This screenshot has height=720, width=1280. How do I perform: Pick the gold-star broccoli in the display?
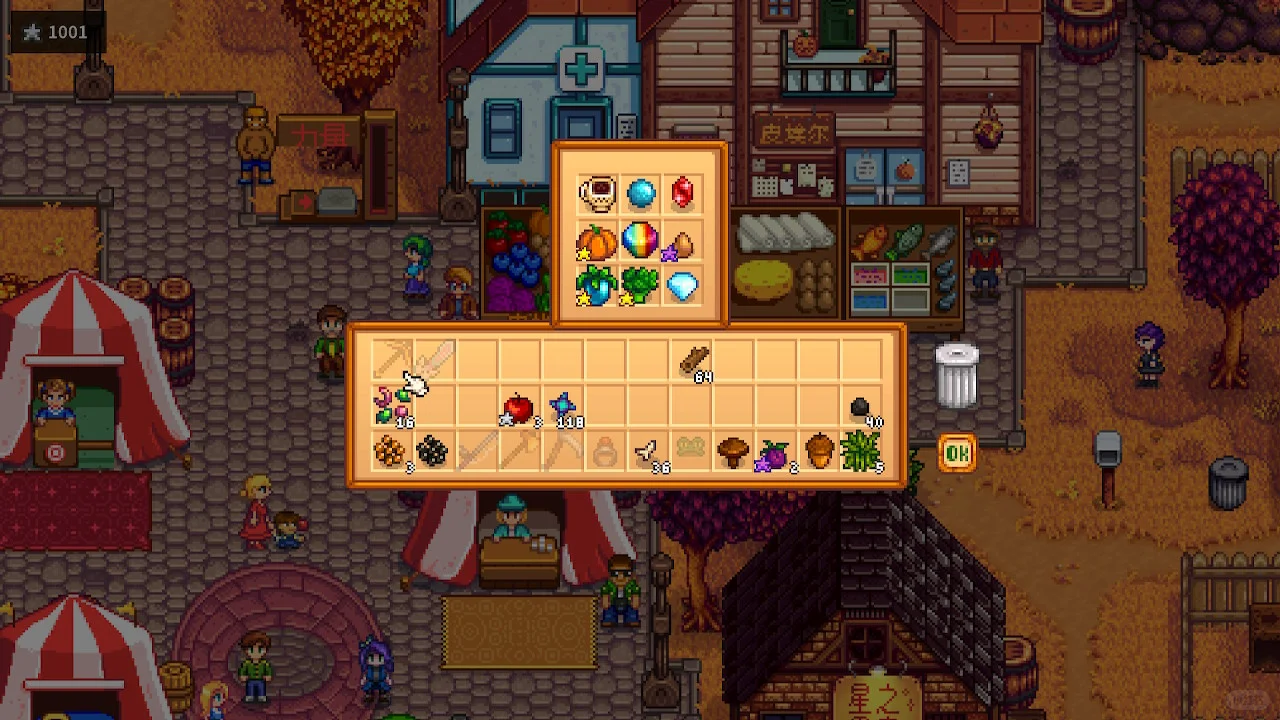[640, 287]
